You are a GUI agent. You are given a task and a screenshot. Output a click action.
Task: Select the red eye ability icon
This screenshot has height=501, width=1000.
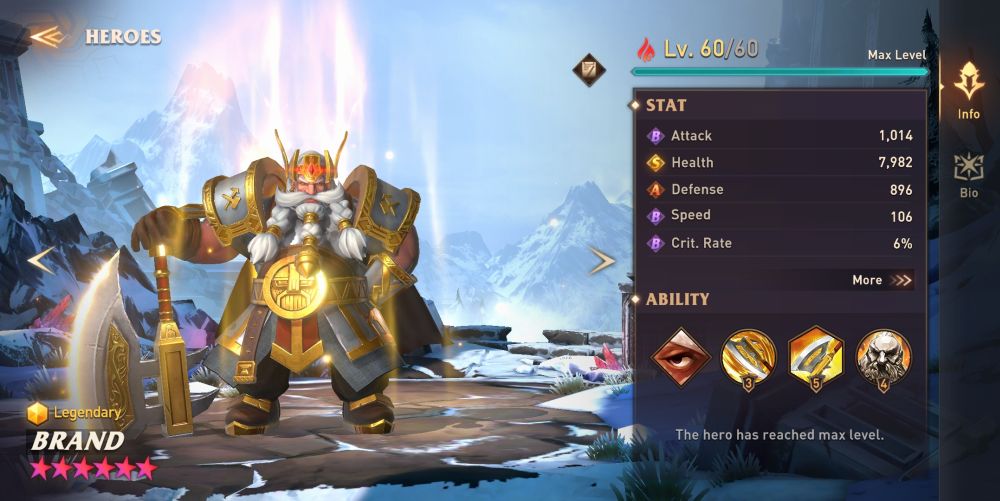pos(680,357)
